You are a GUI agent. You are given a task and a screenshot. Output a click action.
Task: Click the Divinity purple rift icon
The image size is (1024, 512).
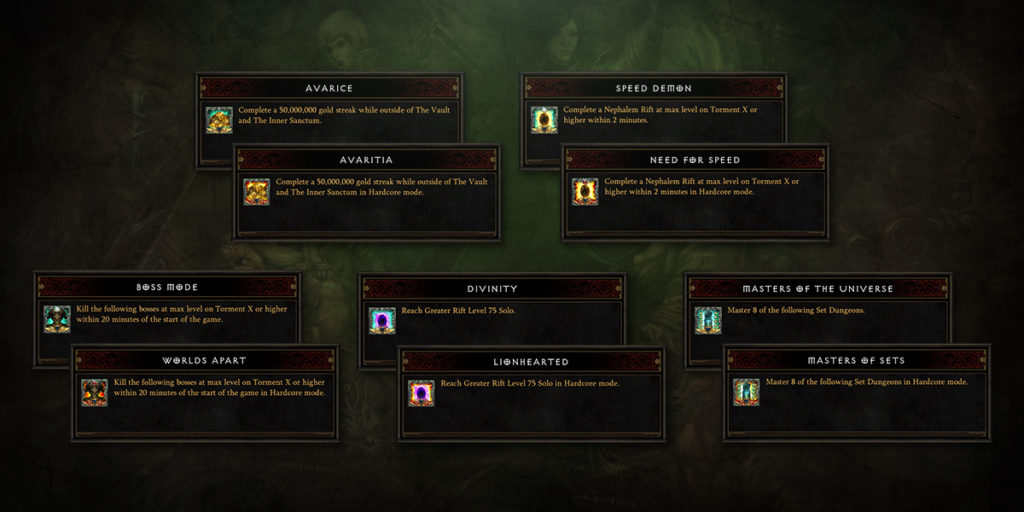coord(382,320)
